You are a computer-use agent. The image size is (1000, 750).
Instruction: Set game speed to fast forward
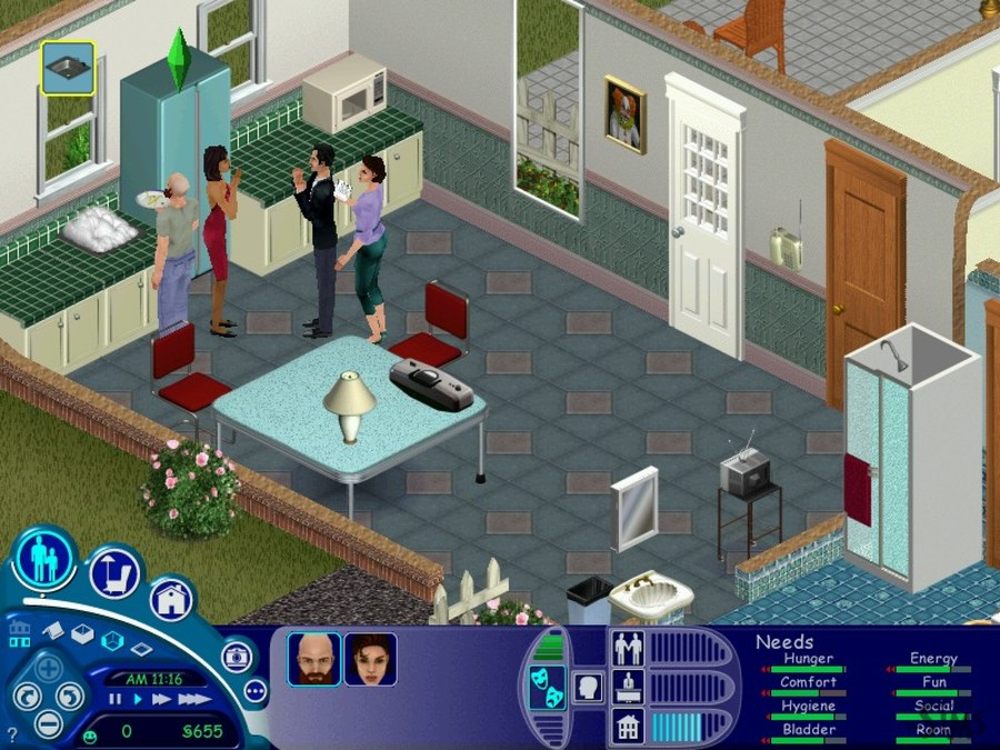(161, 699)
